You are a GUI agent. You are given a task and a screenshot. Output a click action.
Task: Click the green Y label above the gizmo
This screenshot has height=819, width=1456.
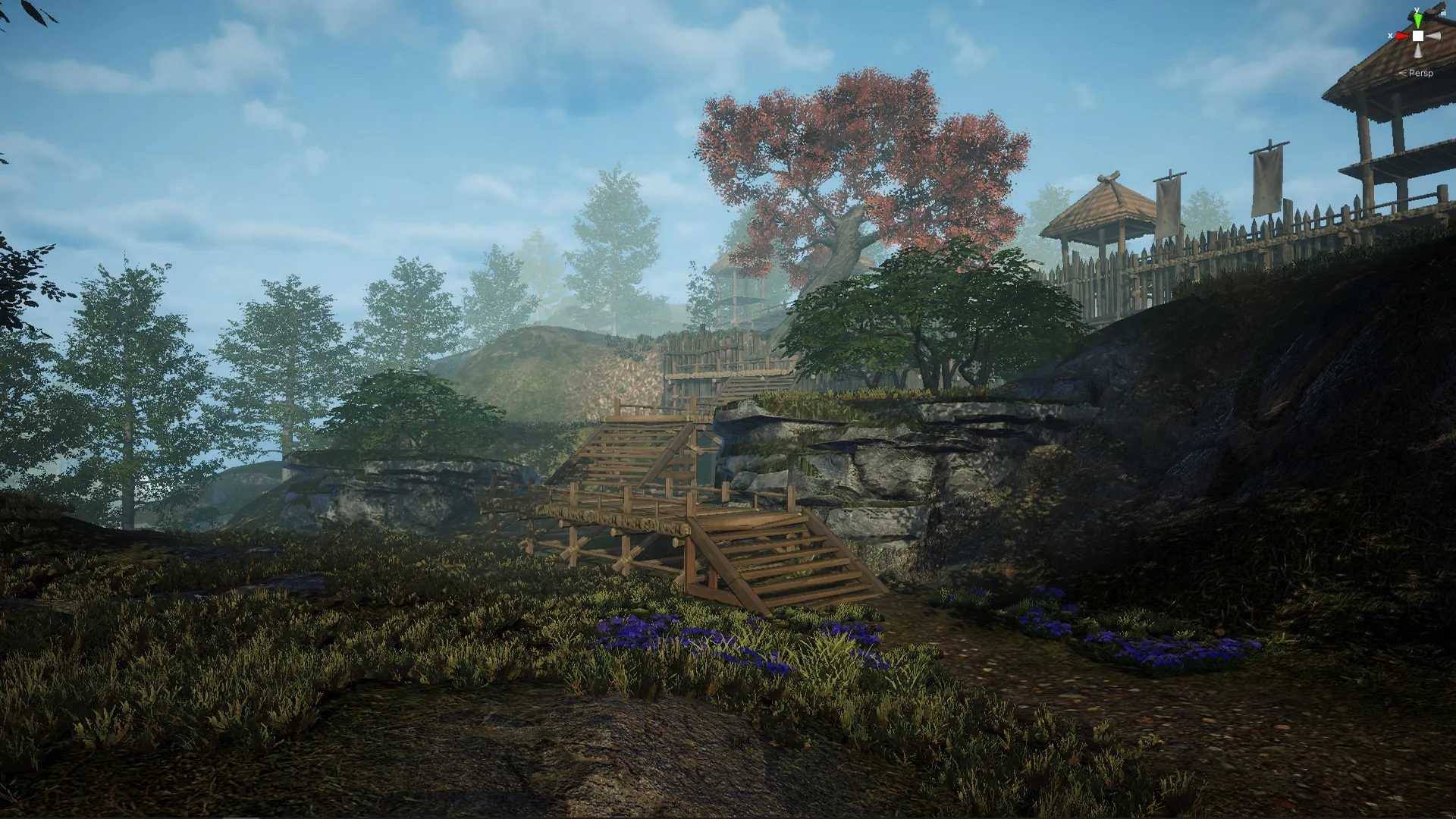coord(1417,10)
